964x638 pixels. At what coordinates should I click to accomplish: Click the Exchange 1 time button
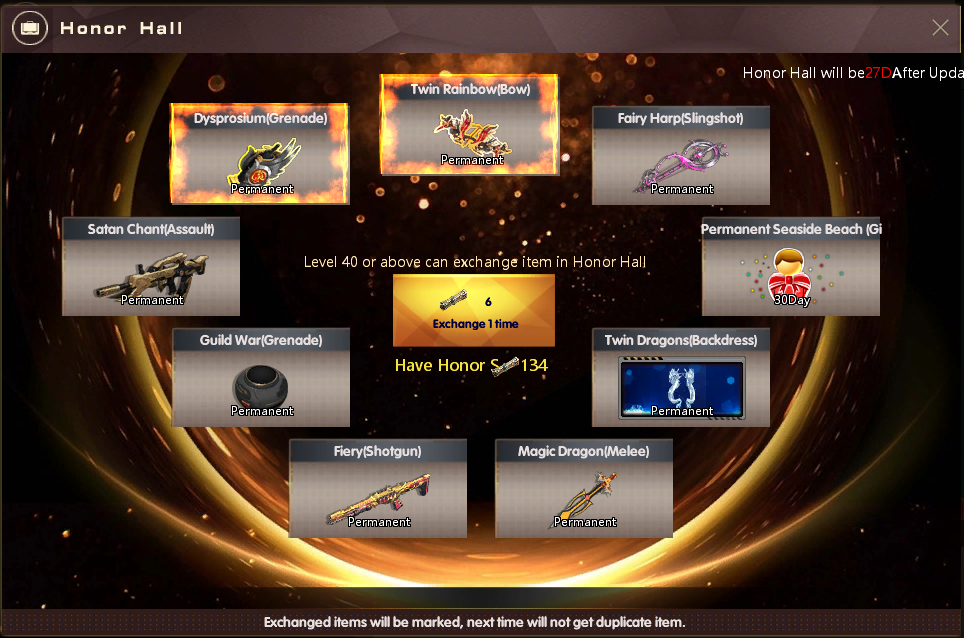tap(474, 310)
